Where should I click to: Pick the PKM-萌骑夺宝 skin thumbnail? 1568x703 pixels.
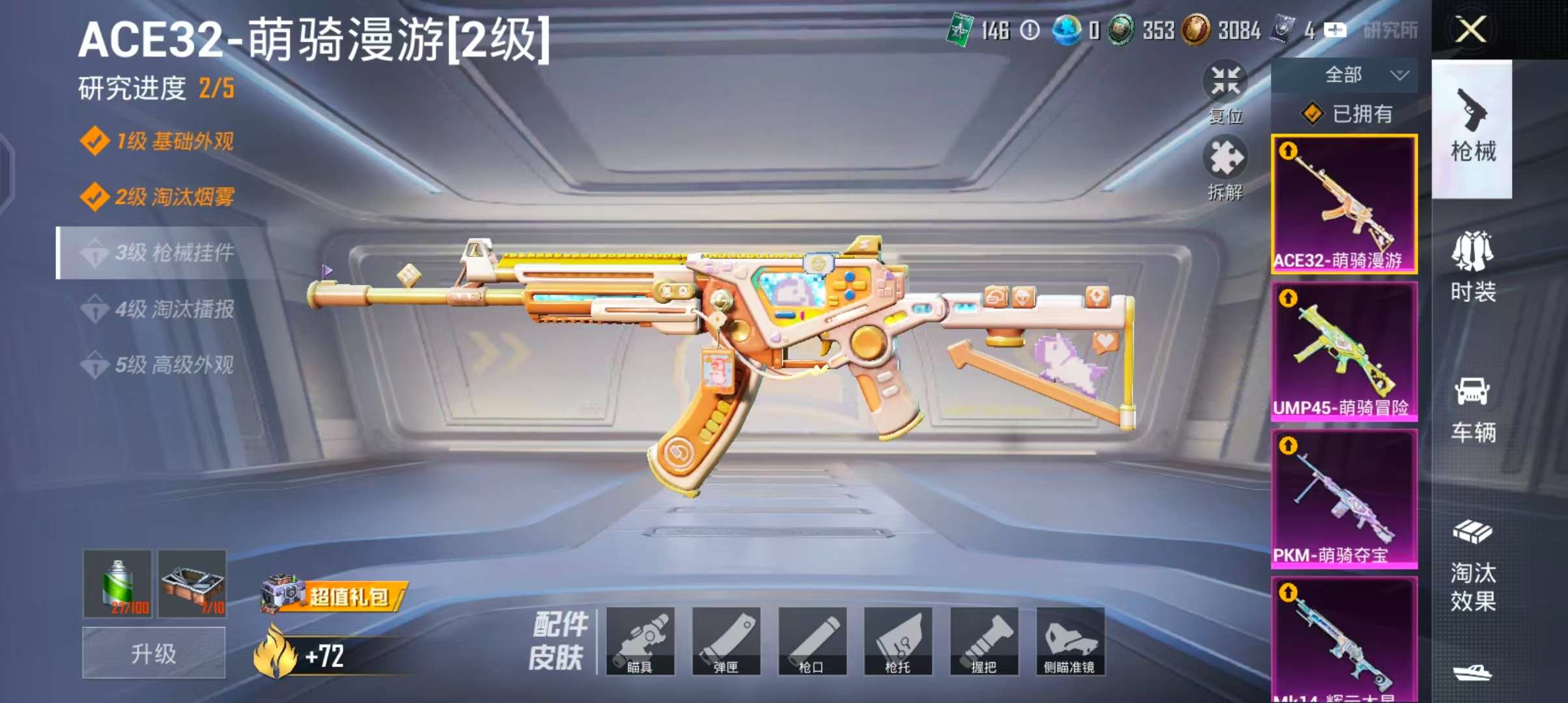pos(1344,499)
